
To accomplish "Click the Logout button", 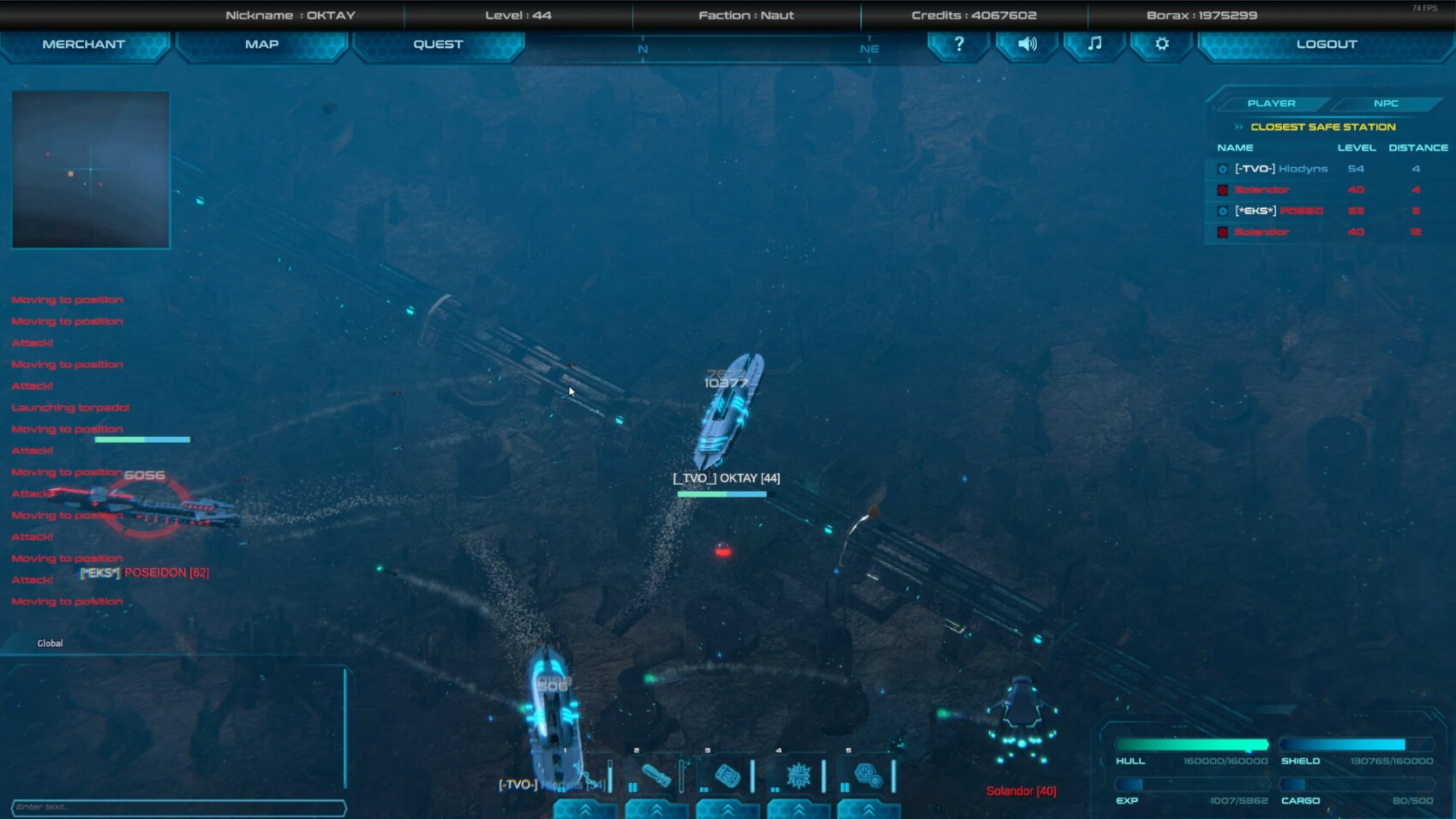I will coord(1326,44).
